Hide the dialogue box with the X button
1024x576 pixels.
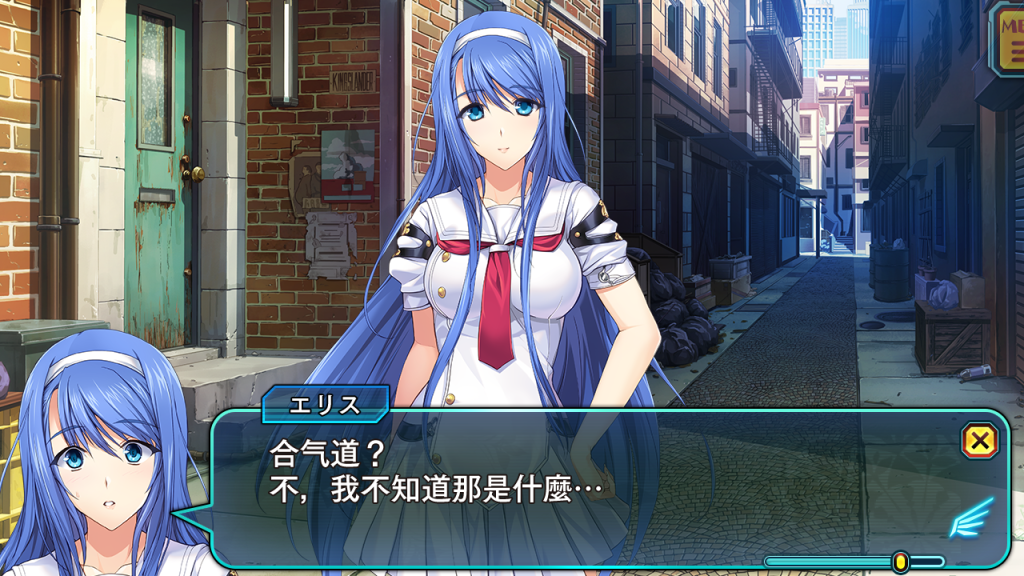980,440
